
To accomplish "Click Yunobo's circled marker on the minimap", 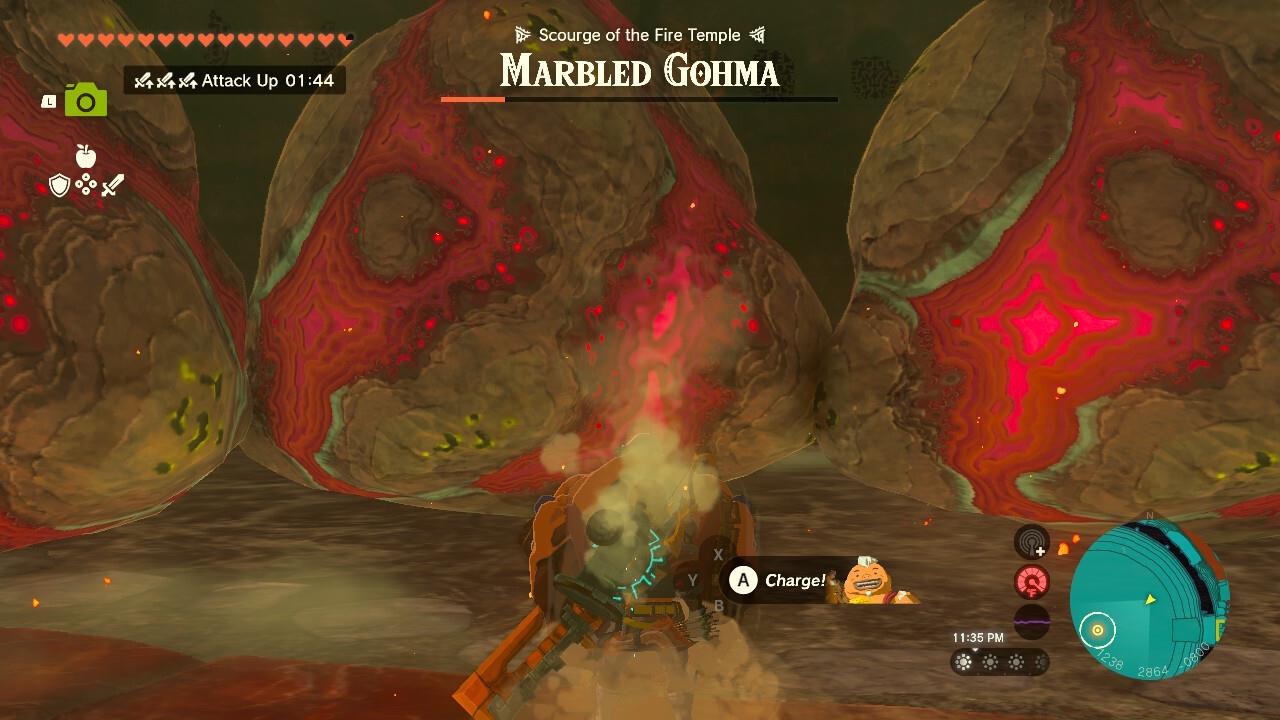I will 1100,632.
